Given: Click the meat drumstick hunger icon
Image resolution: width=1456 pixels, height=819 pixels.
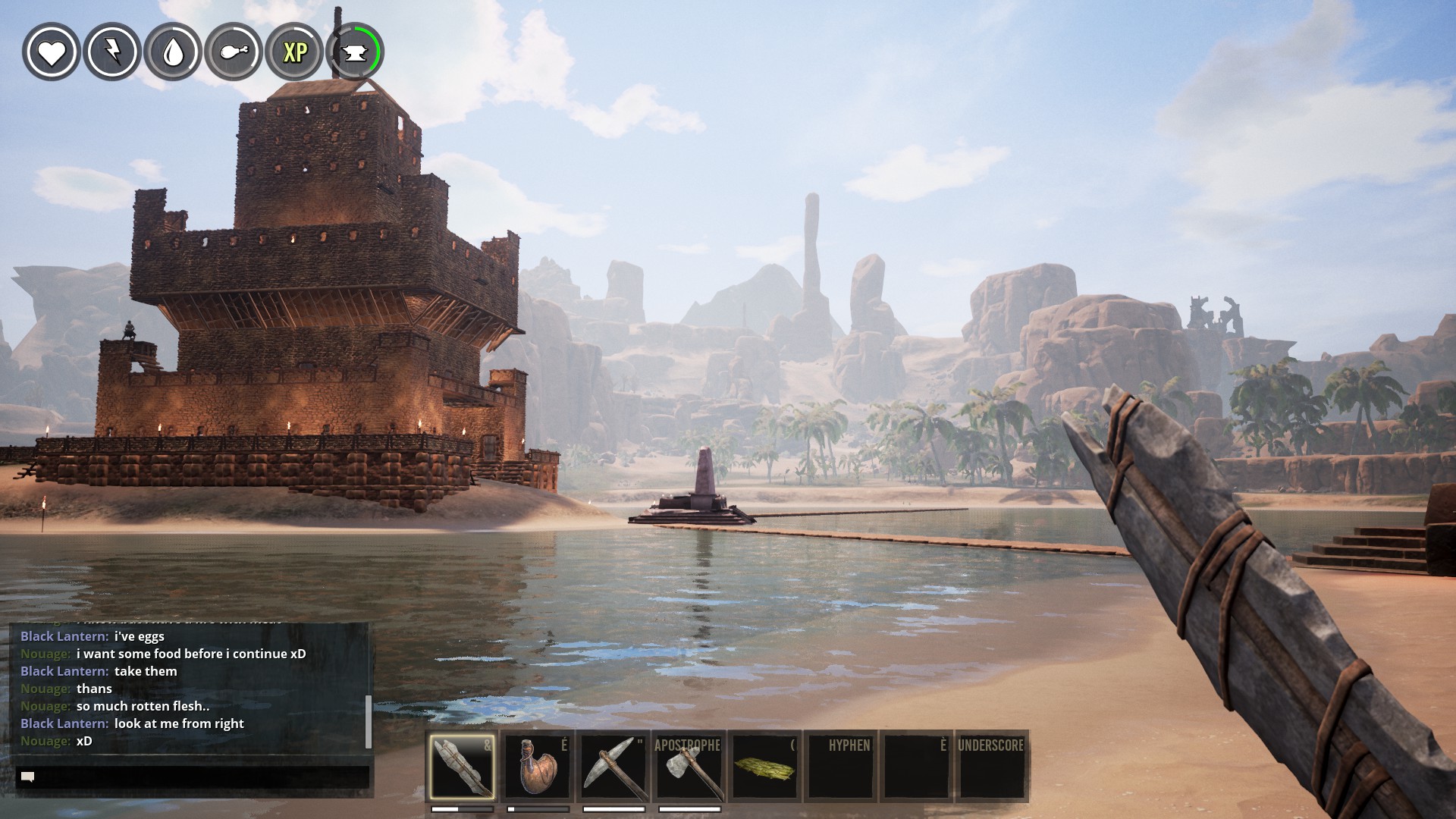Looking at the screenshot, I should pyautogui.click(x=234, y=52).
